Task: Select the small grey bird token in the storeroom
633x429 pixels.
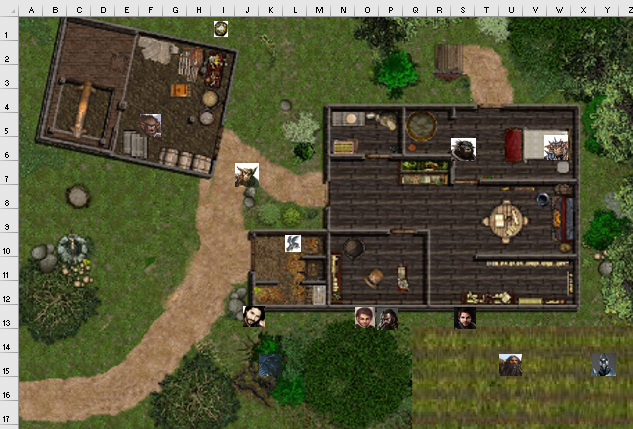Action: [294, 243]
